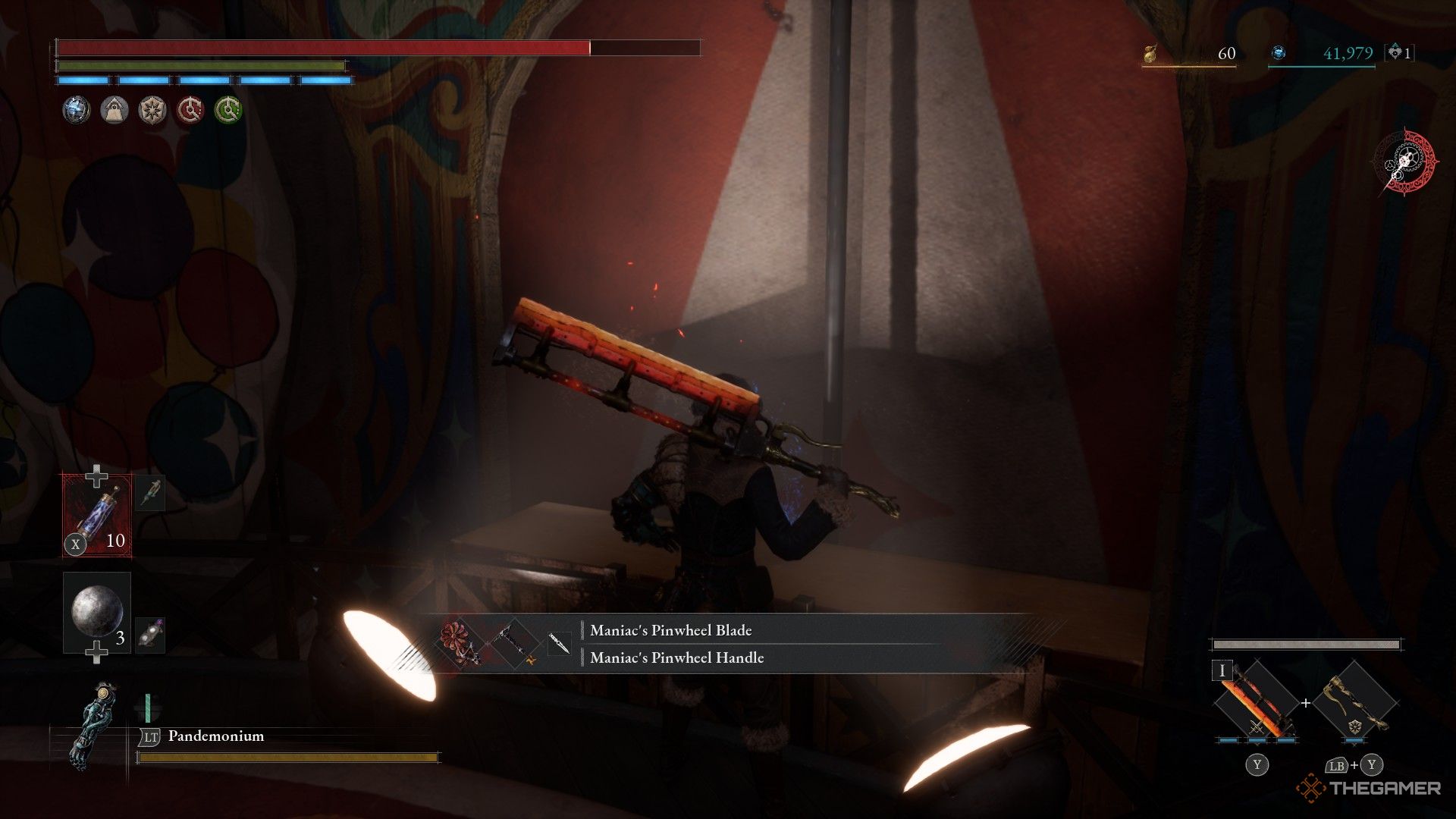Select the Maniac's Pinwheel Handle pickup entry
1456x819 pixels.
coord(676,657)
